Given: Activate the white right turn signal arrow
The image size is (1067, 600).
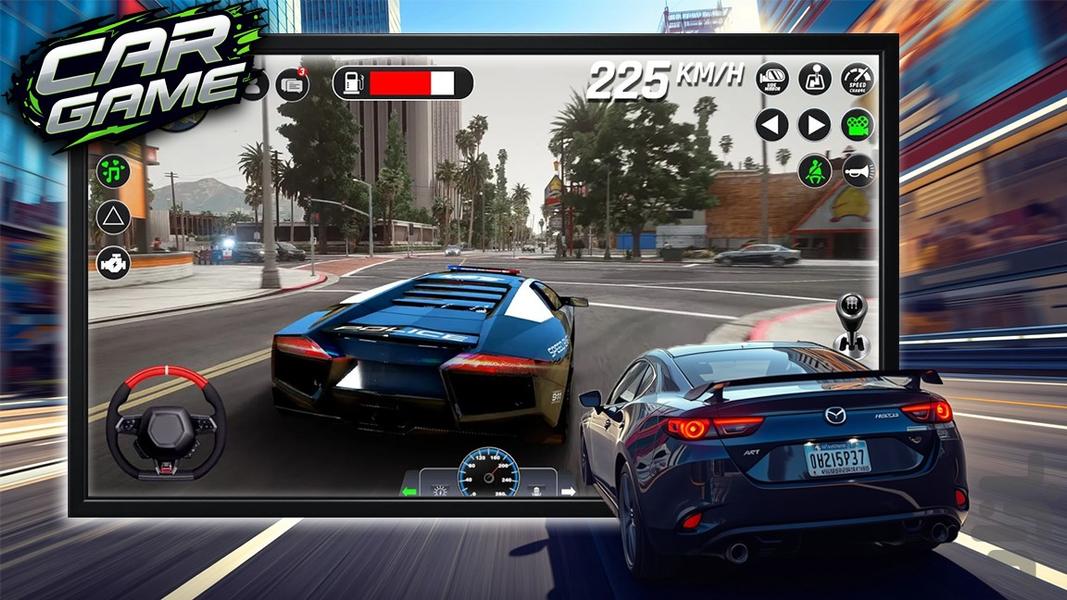Looking at the screenshot, I should point(568,491).
